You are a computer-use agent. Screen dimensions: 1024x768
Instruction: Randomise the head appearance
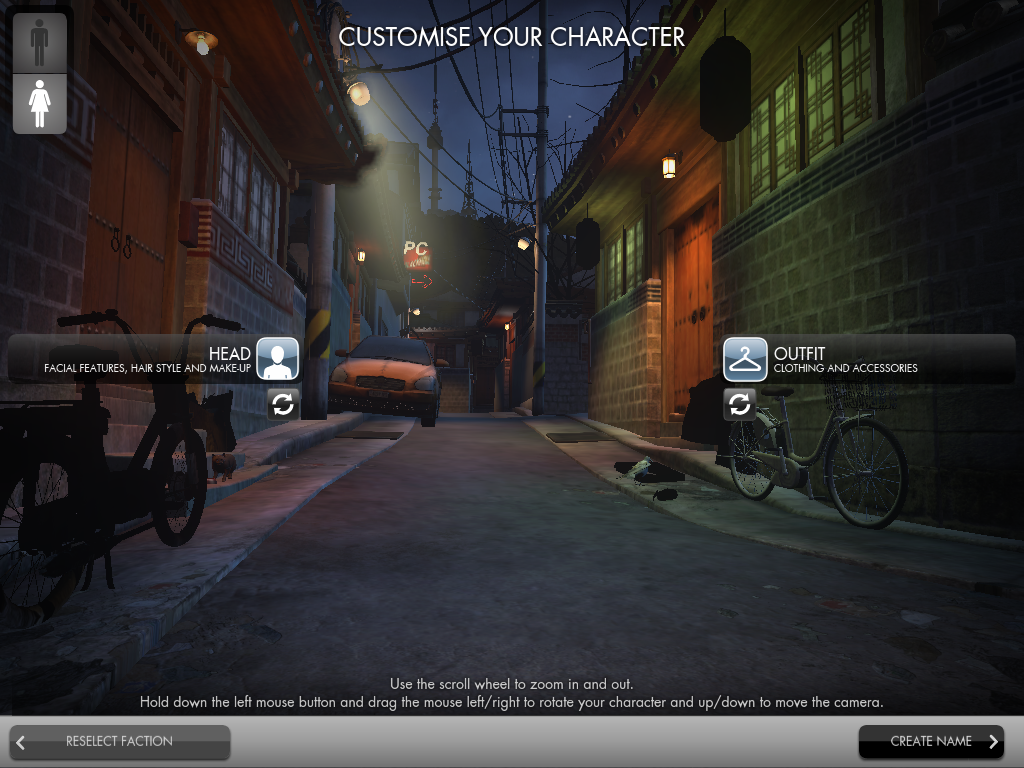(283, 404)
